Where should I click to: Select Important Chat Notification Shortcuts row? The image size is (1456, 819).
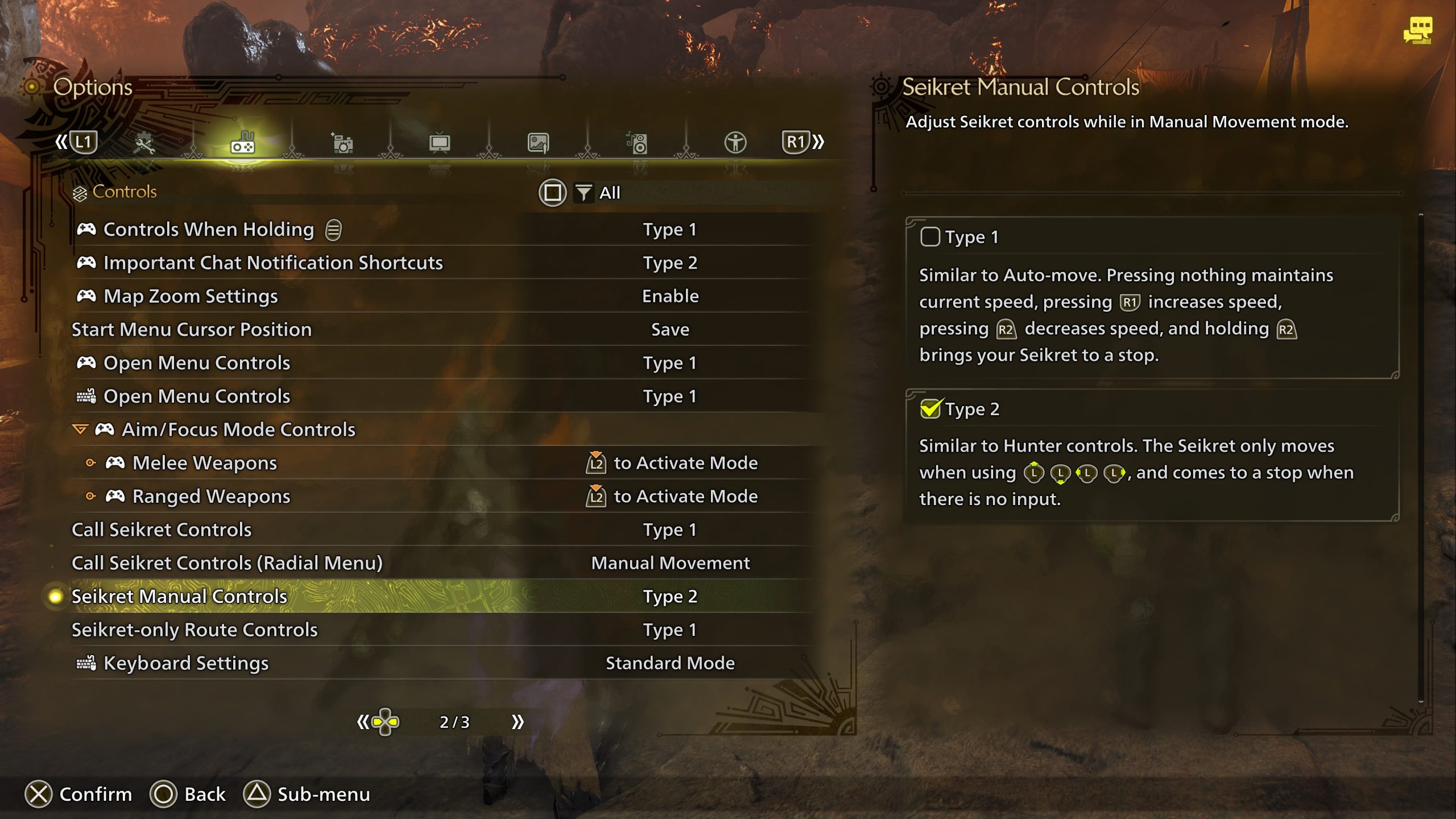coord(272,263)
